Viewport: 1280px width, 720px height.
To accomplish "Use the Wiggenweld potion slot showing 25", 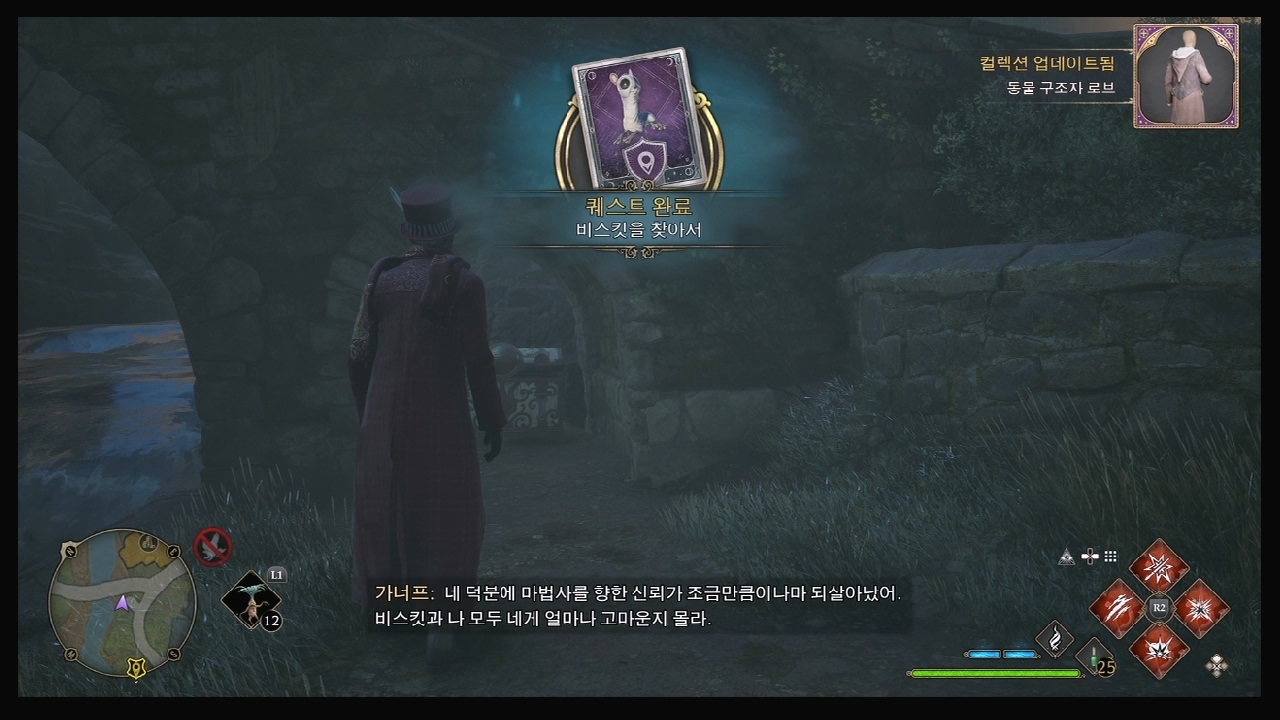I will point(1093,655).
